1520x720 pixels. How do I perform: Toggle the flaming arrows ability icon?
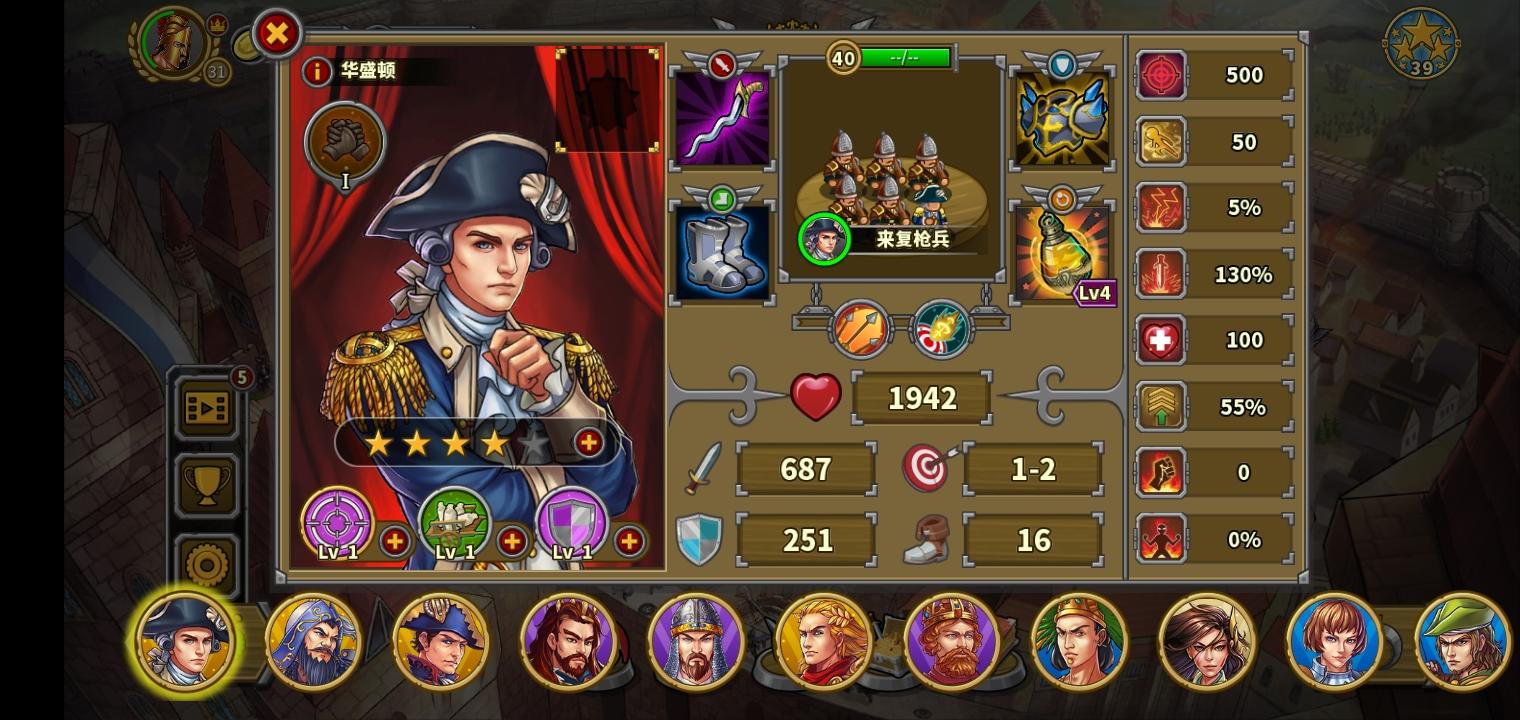click(x=858, y=329)
